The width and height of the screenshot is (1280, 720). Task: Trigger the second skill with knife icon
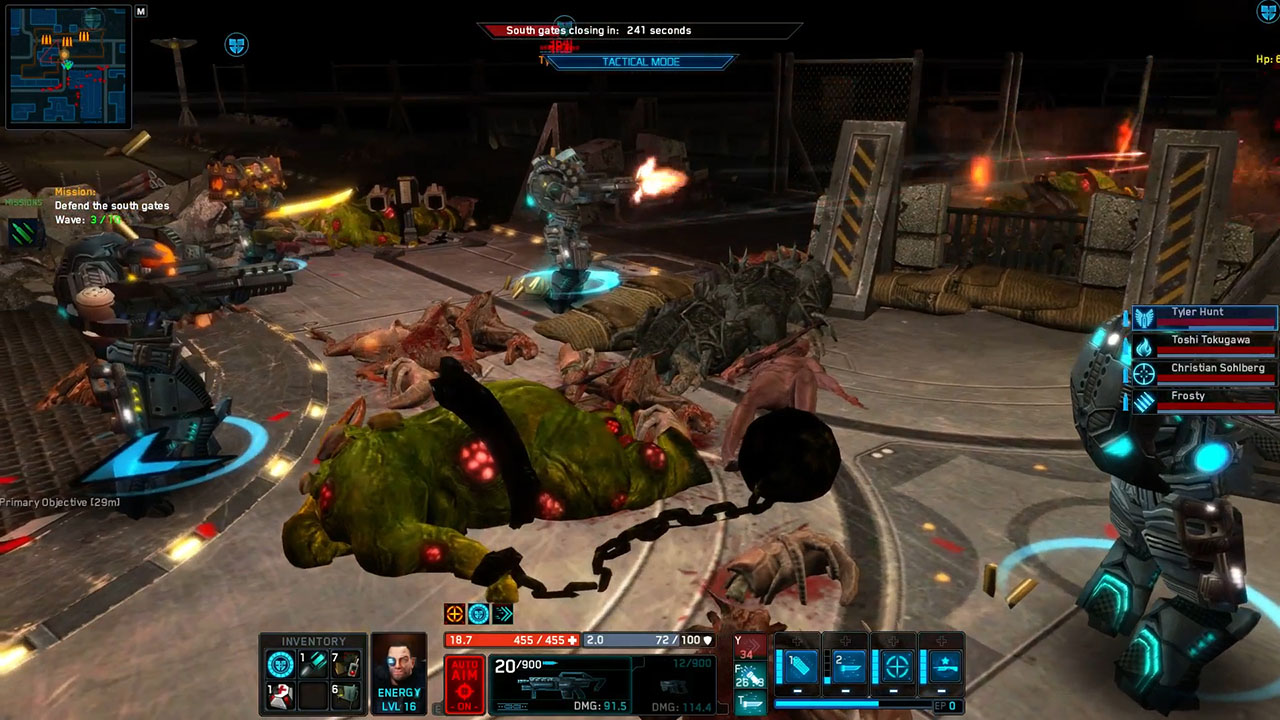(x=848, y=665)
